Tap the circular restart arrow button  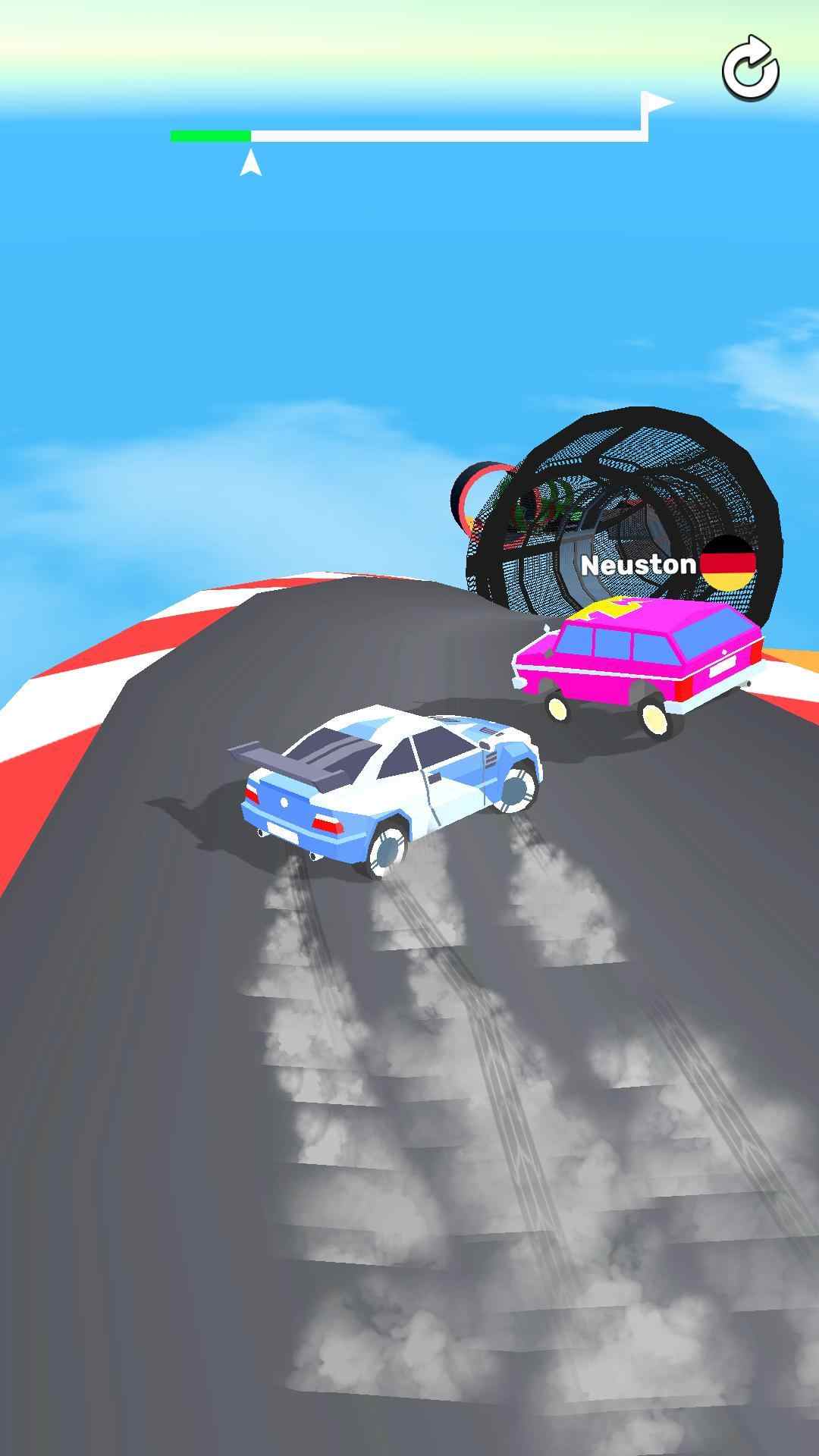(750, 69)
